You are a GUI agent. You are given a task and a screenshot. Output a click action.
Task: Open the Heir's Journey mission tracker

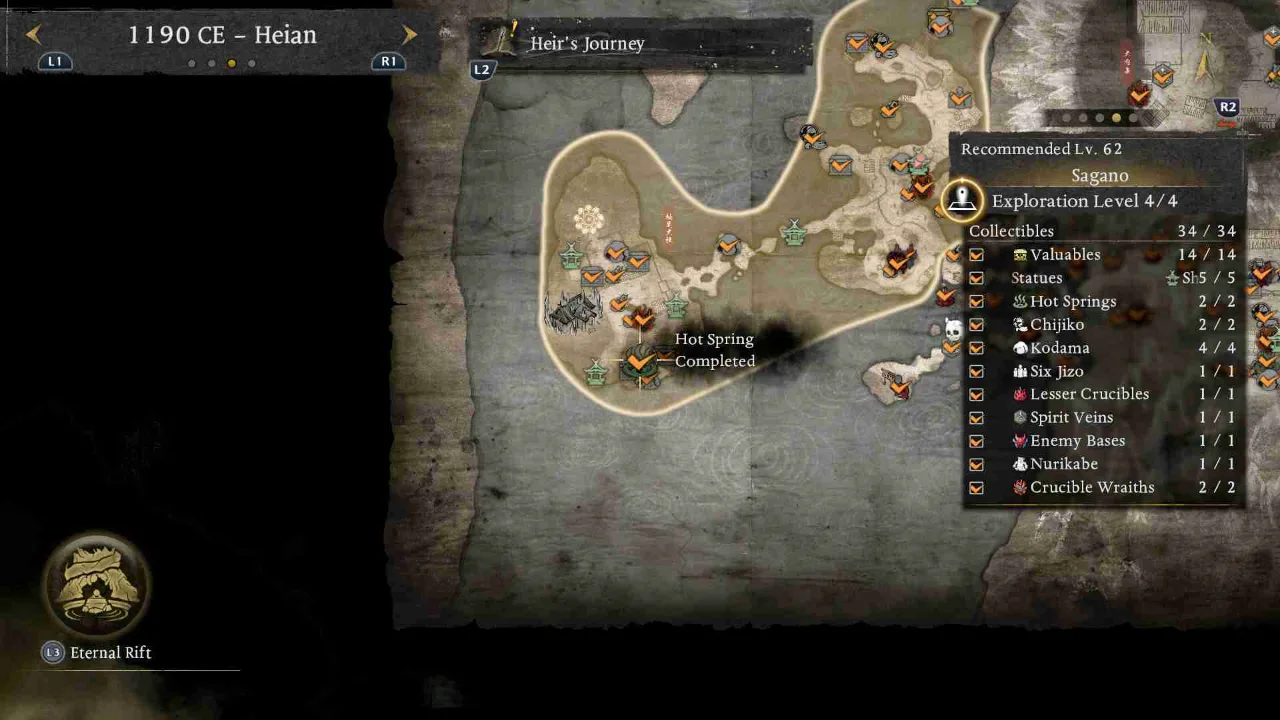(585, 44)
